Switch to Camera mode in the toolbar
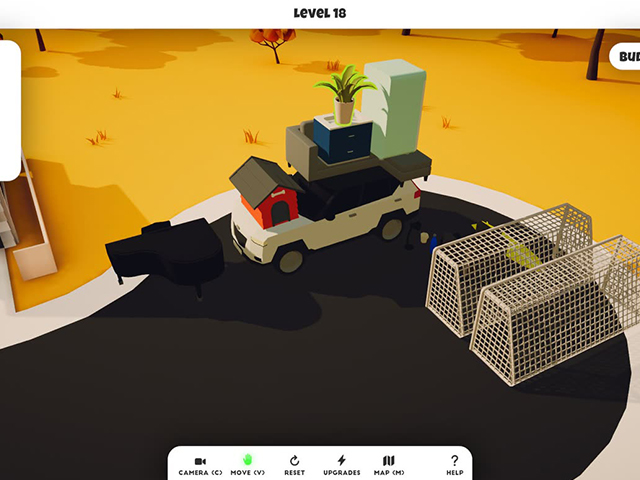640x480 pixels. (200, 464)
